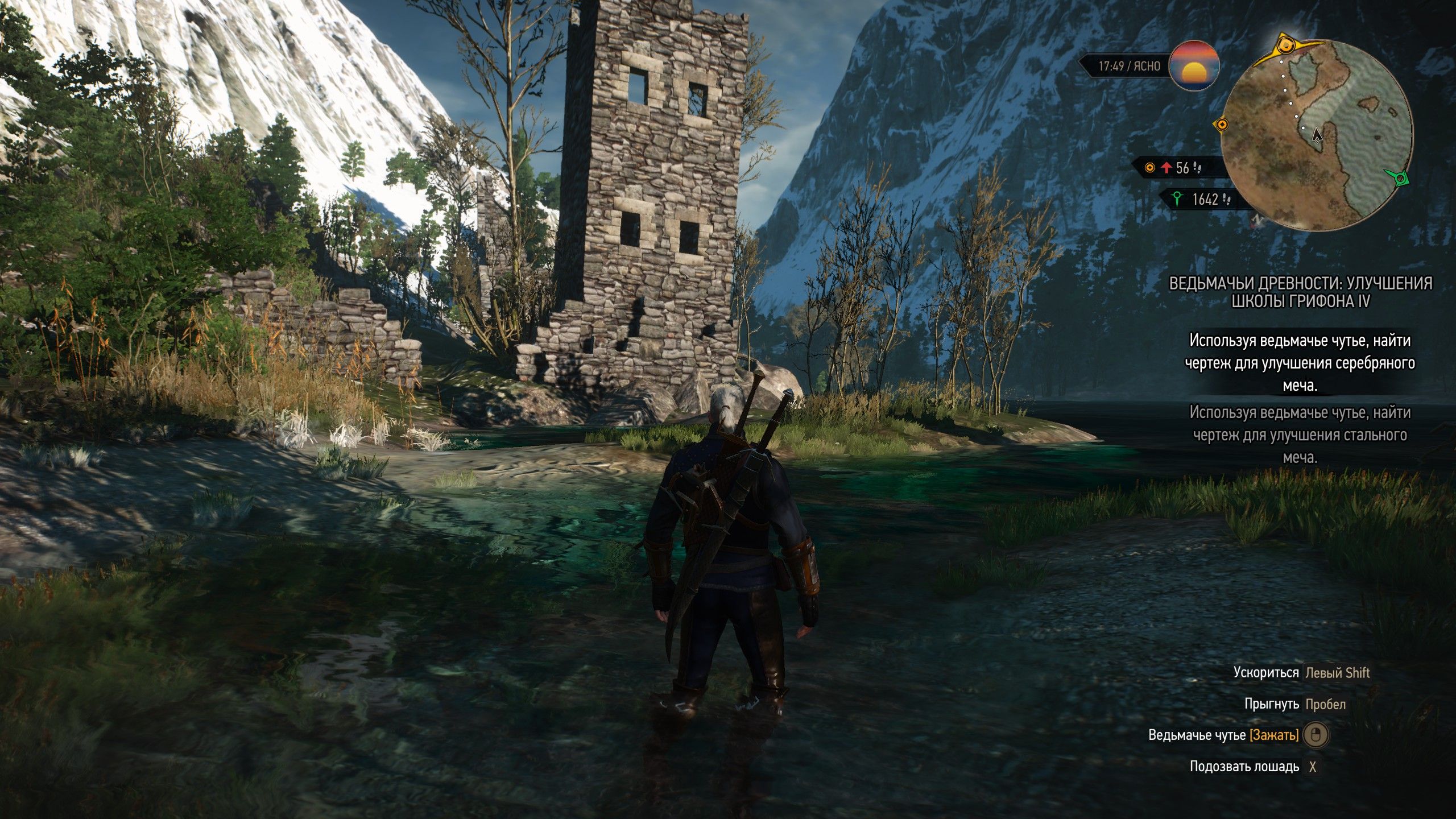
Task: Open the circular minimap
Action: [1317, 135]
